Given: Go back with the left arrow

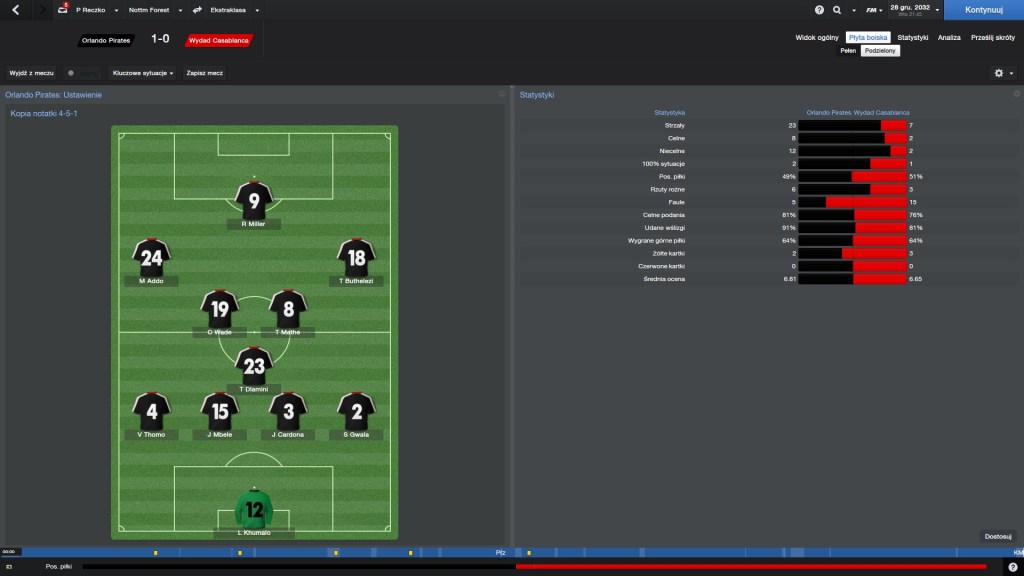Looking at the screenshot, I should click(15, 10).
